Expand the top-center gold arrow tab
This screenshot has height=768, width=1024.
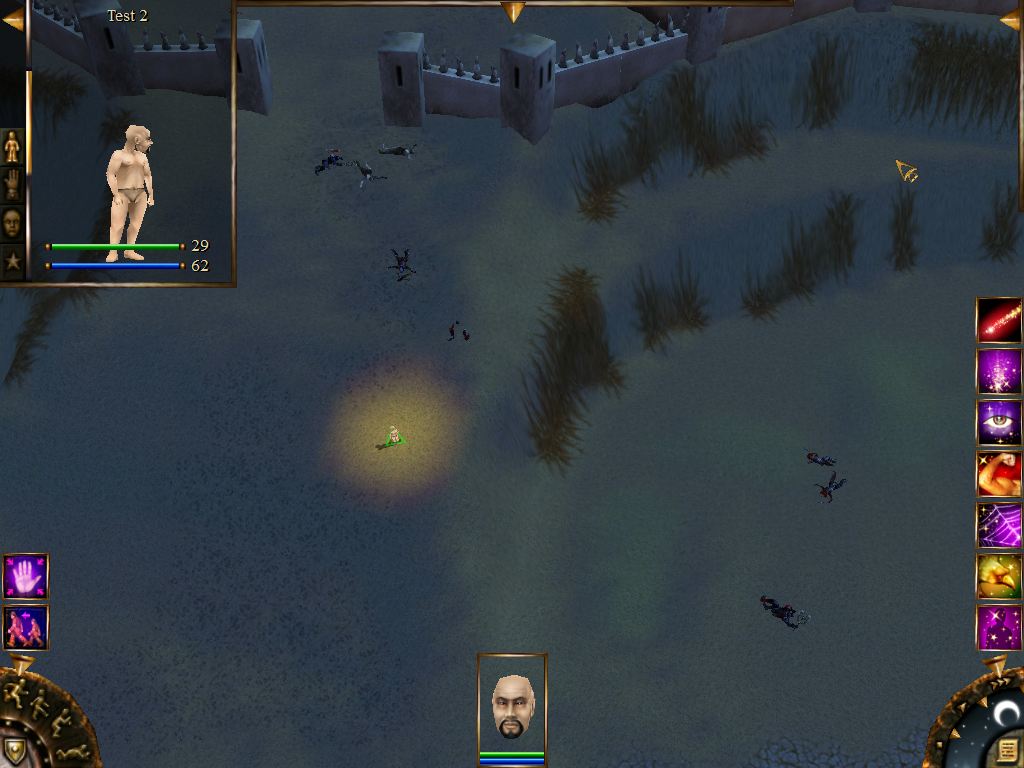pyautogui.click(x=513, y=11)
